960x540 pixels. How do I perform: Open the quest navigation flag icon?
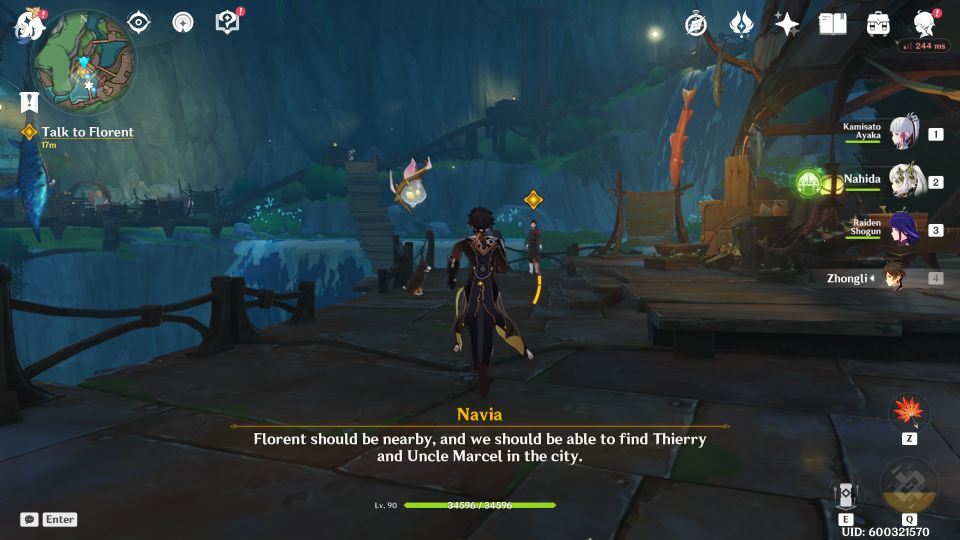28,101
